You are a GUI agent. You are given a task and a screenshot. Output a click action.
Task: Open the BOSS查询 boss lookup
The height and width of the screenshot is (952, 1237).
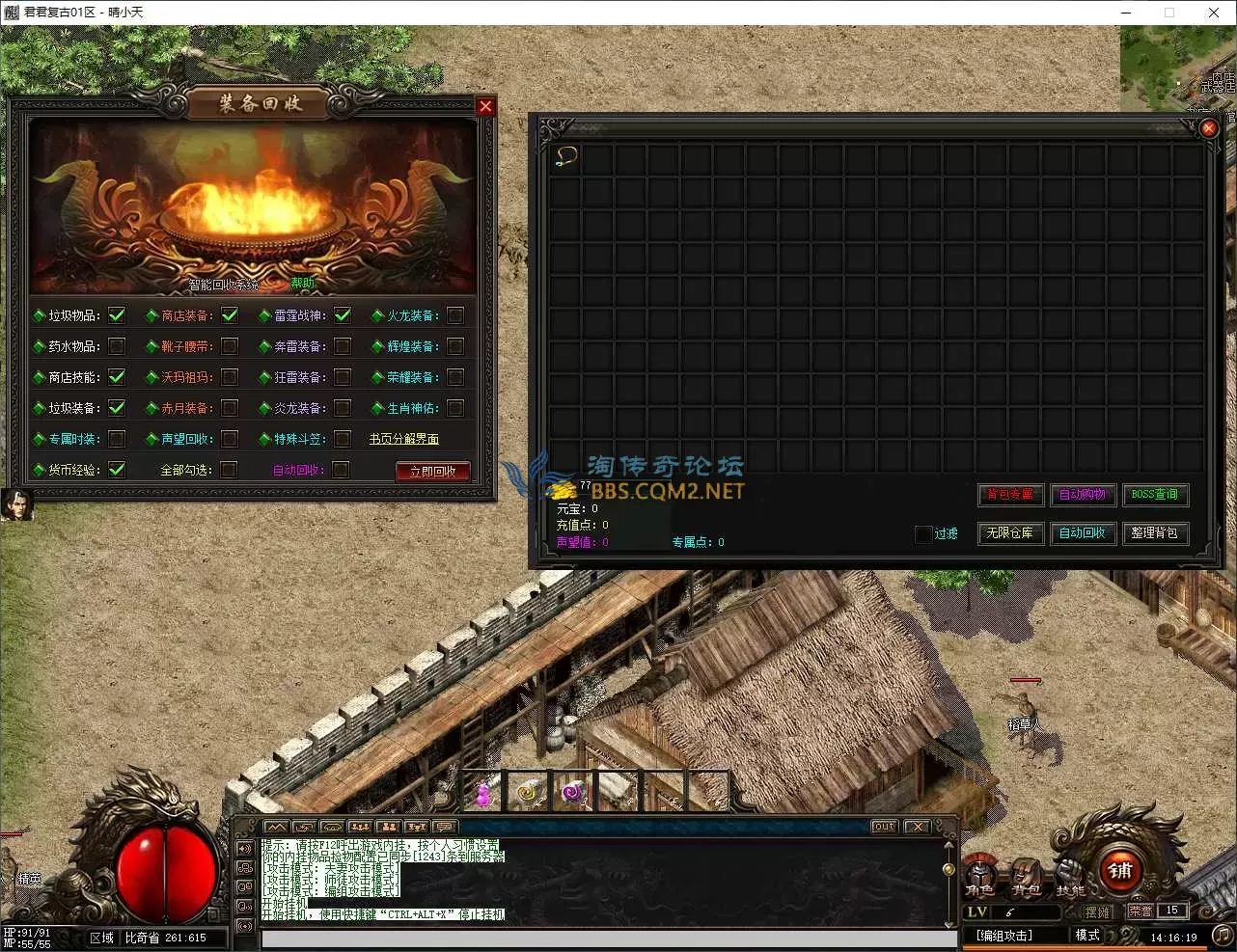coord(1155,495)
